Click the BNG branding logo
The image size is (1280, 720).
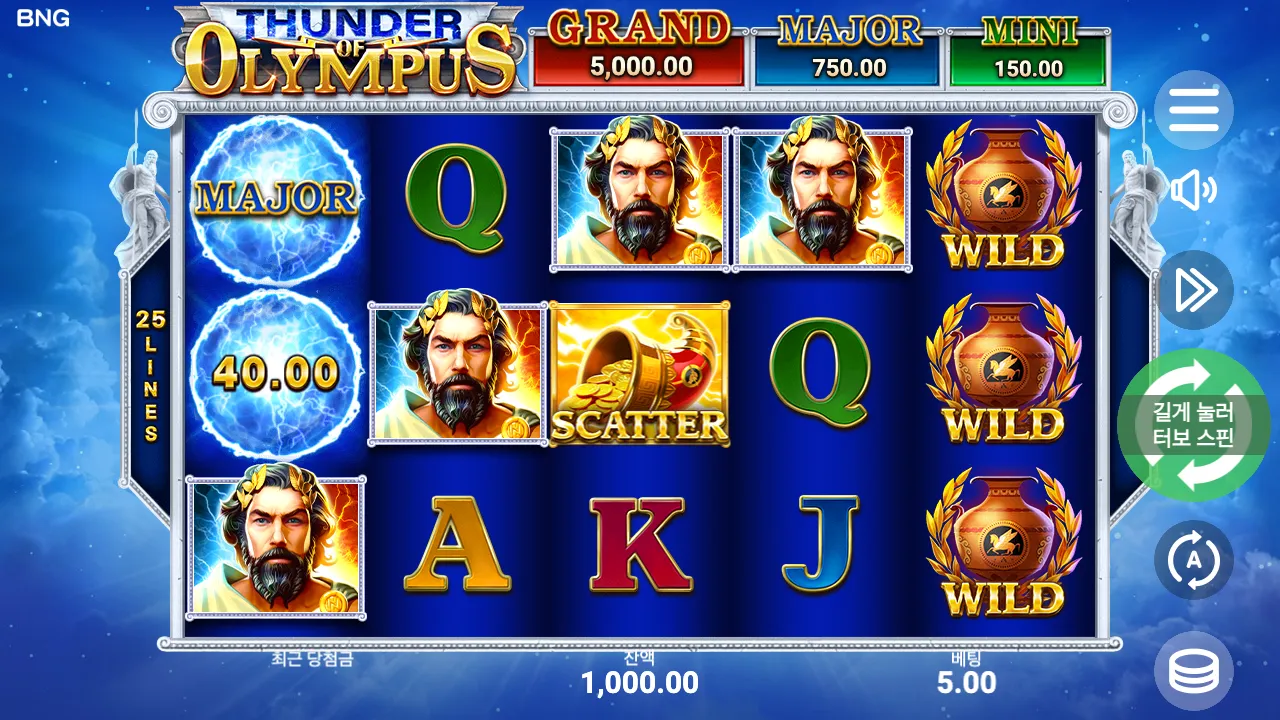pyautogui.click(x=42, y=17)
